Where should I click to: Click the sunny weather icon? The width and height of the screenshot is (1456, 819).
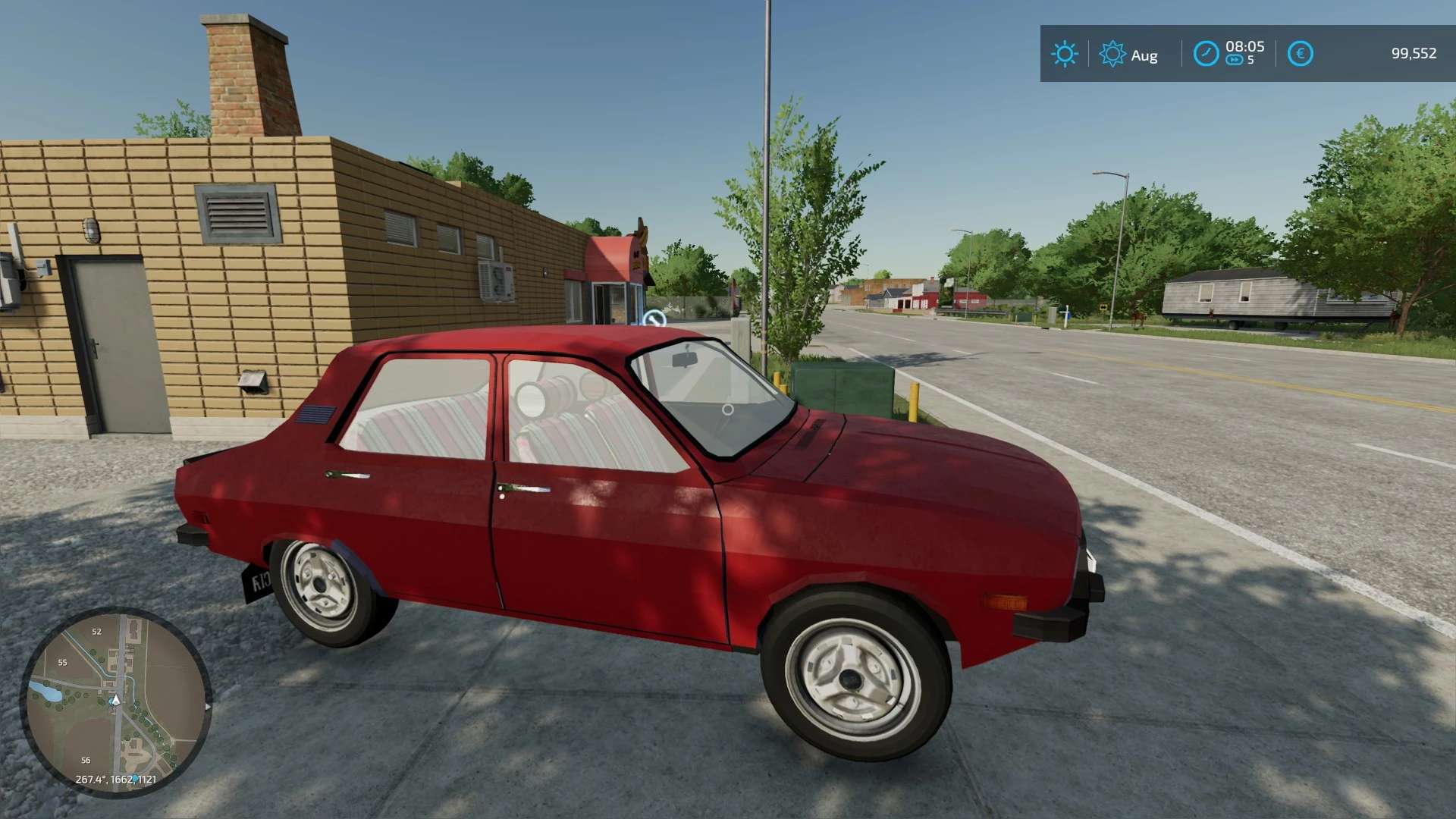tap(1064, 54)
